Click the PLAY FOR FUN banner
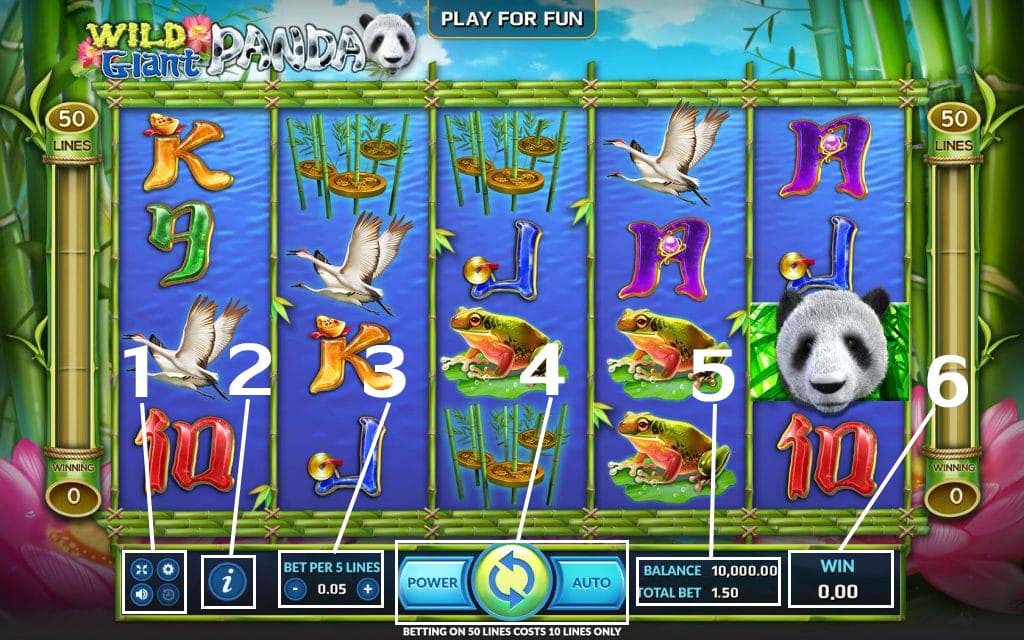 [511, 17]
